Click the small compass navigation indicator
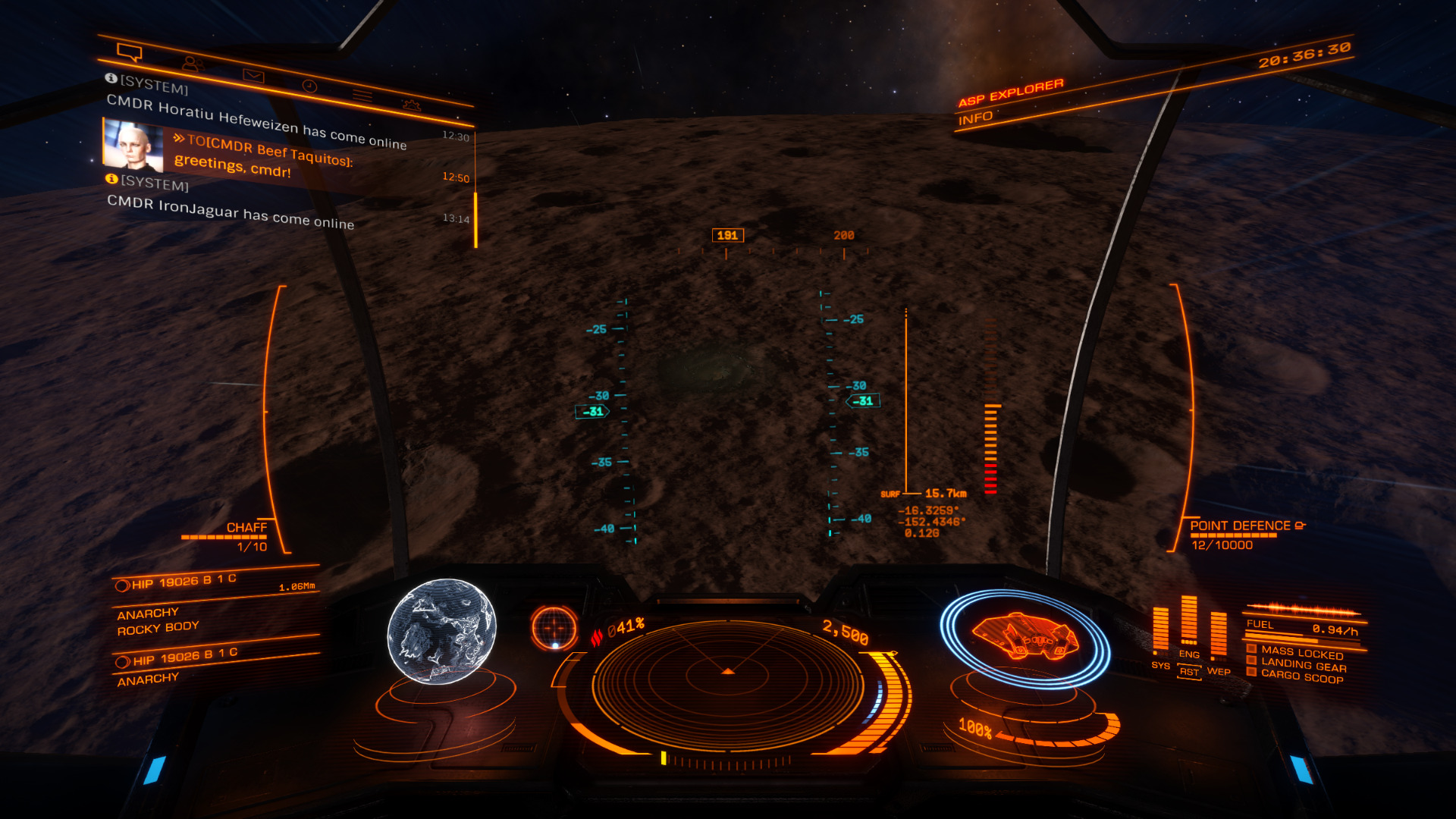Image resolution: width=1456 pixels, height=819 pixels. pyautogui.click(x=554, y=627)
